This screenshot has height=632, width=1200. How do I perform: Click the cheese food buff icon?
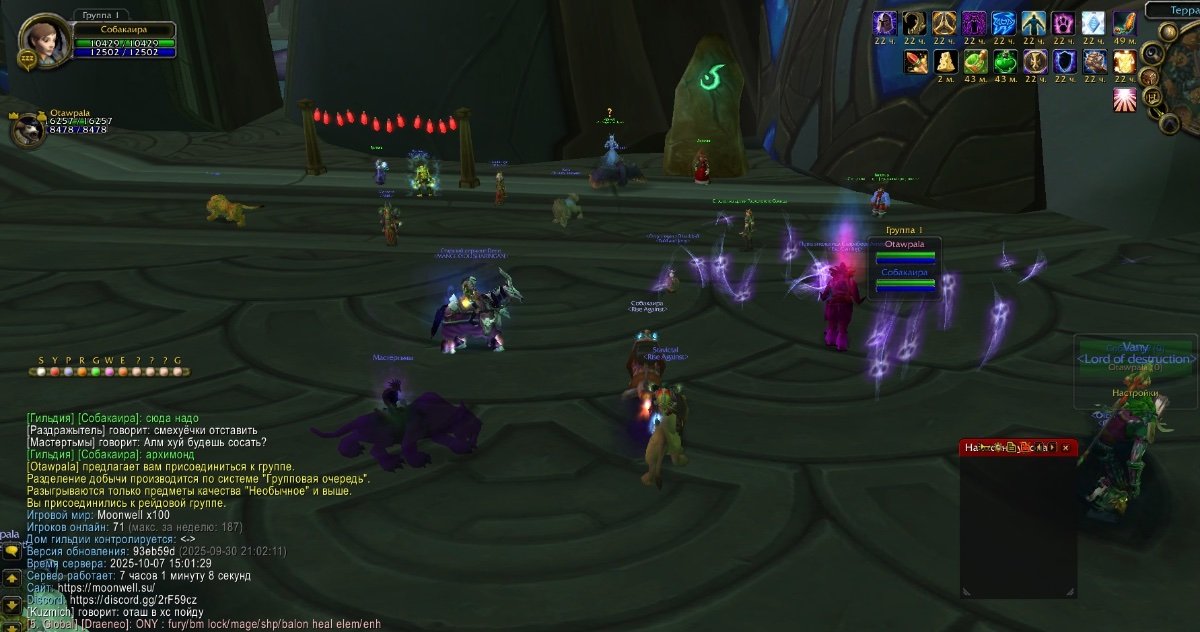click(944, 62)
